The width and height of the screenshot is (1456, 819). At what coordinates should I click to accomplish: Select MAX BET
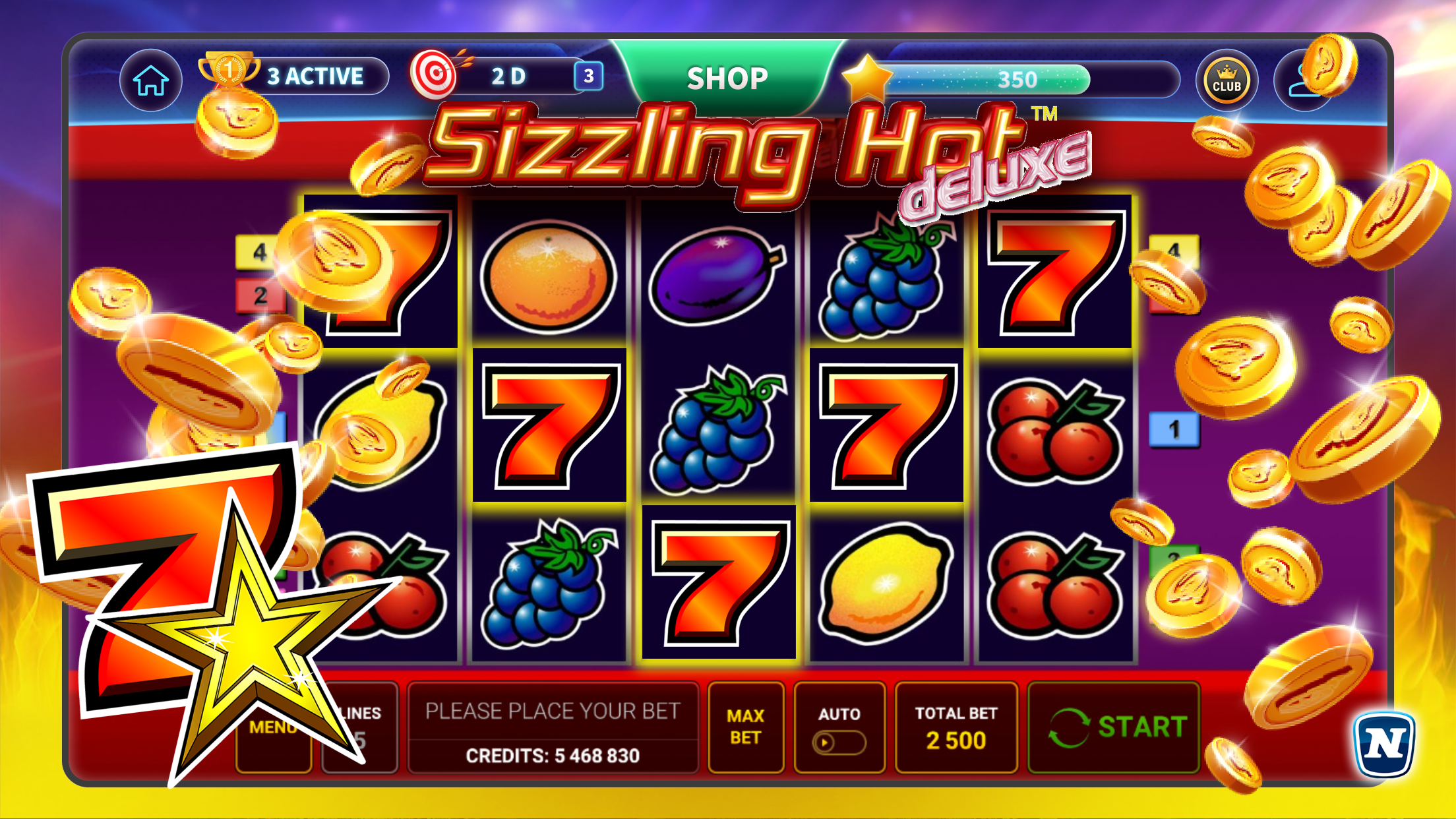pyautogui.click(x=746, y=725)
